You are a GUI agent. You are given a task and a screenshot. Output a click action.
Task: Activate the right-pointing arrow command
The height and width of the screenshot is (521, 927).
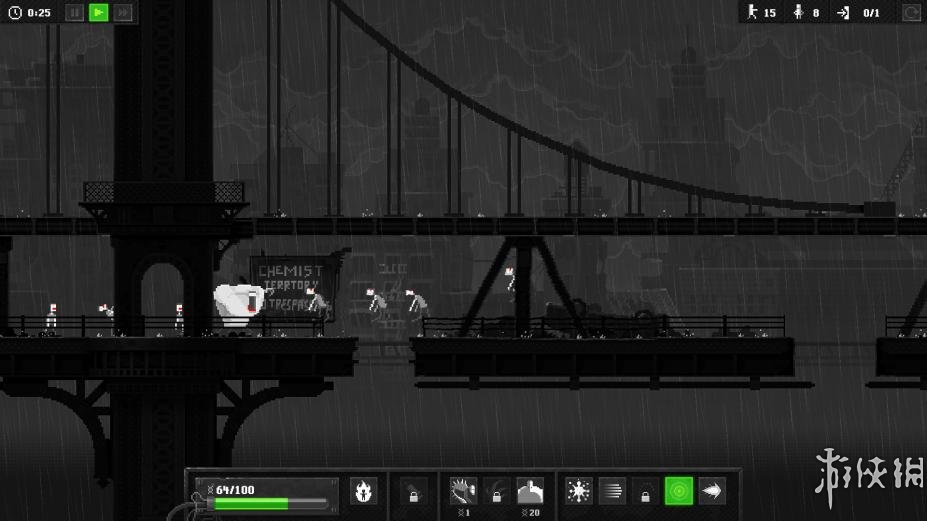(x=712, y=491)
